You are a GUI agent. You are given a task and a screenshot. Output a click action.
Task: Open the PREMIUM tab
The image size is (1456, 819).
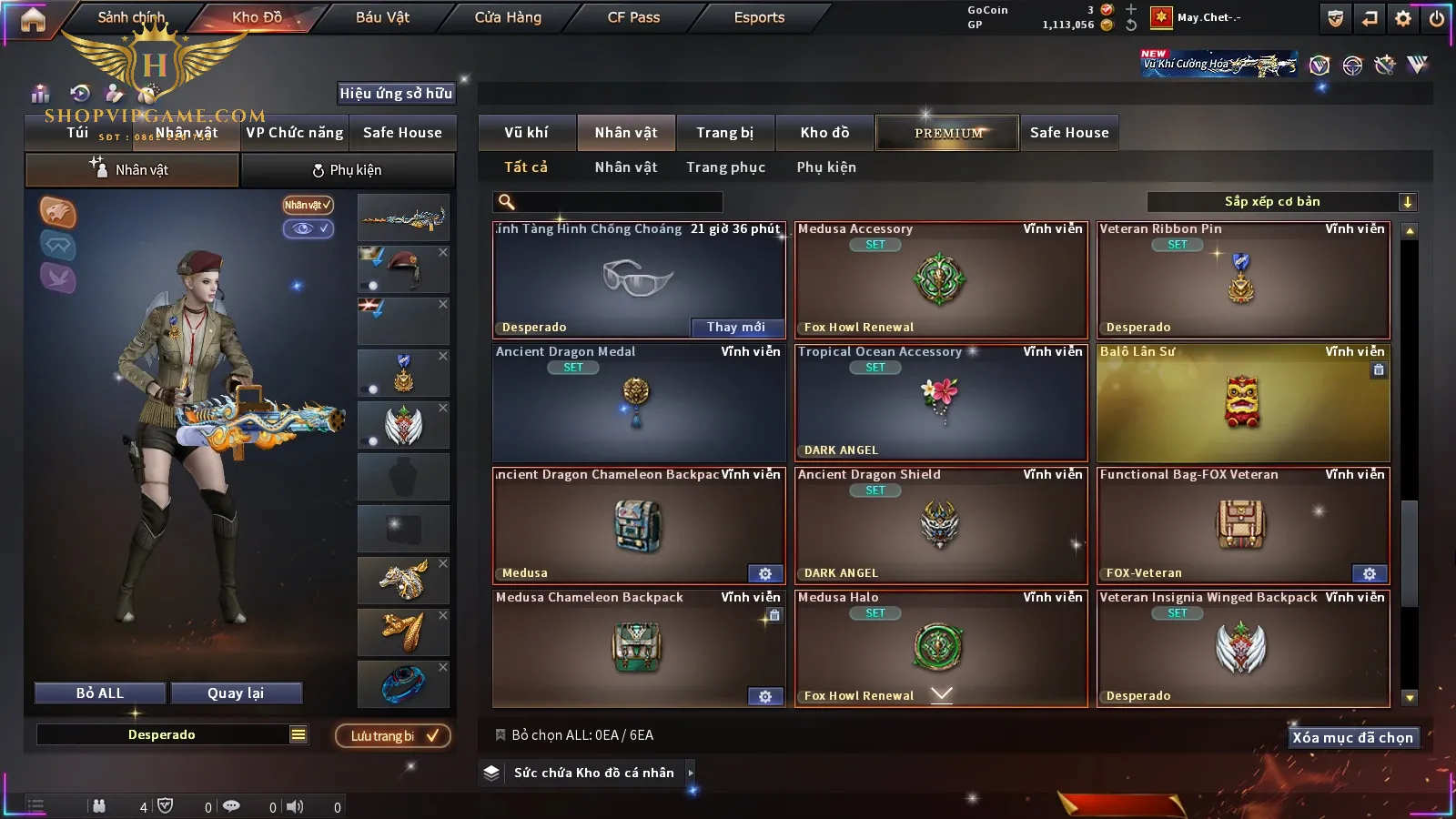click(947, 133)
